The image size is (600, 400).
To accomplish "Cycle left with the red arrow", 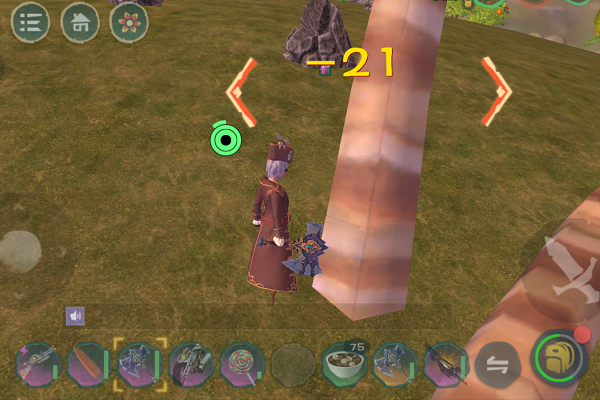I will [241, 91].
